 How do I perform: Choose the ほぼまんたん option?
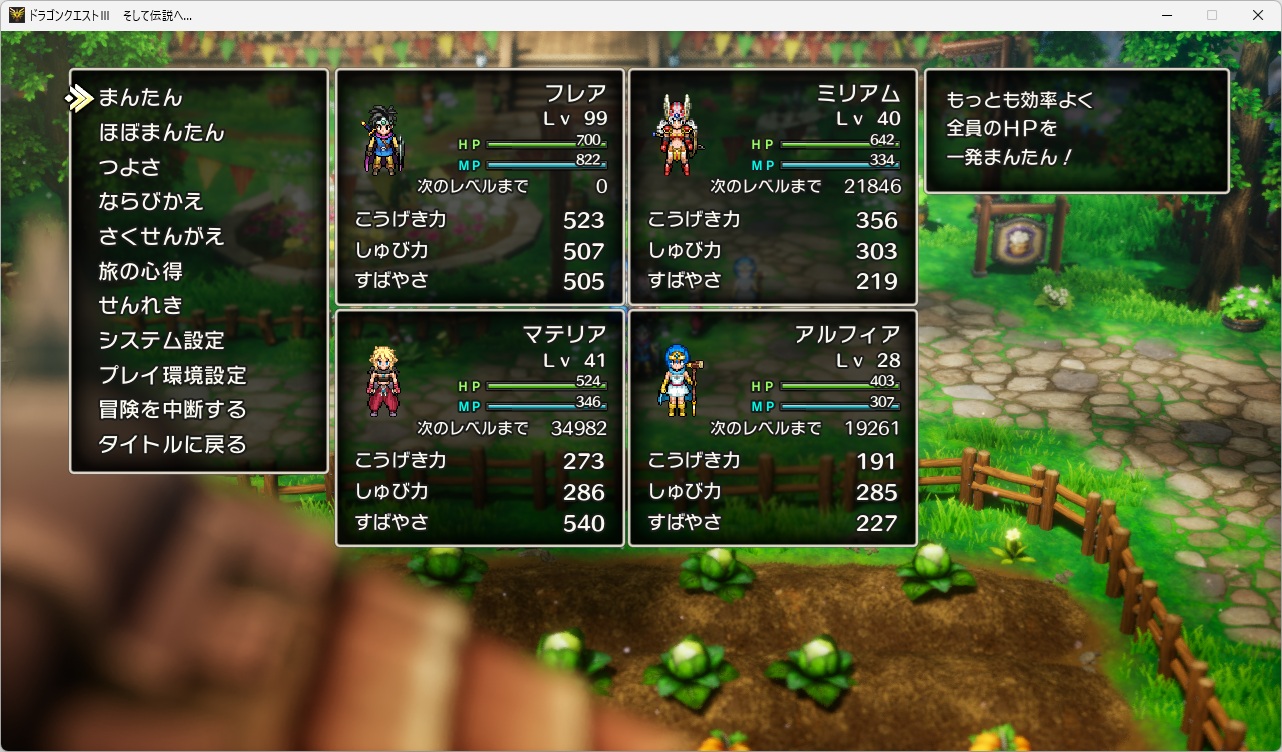(161, 133)
